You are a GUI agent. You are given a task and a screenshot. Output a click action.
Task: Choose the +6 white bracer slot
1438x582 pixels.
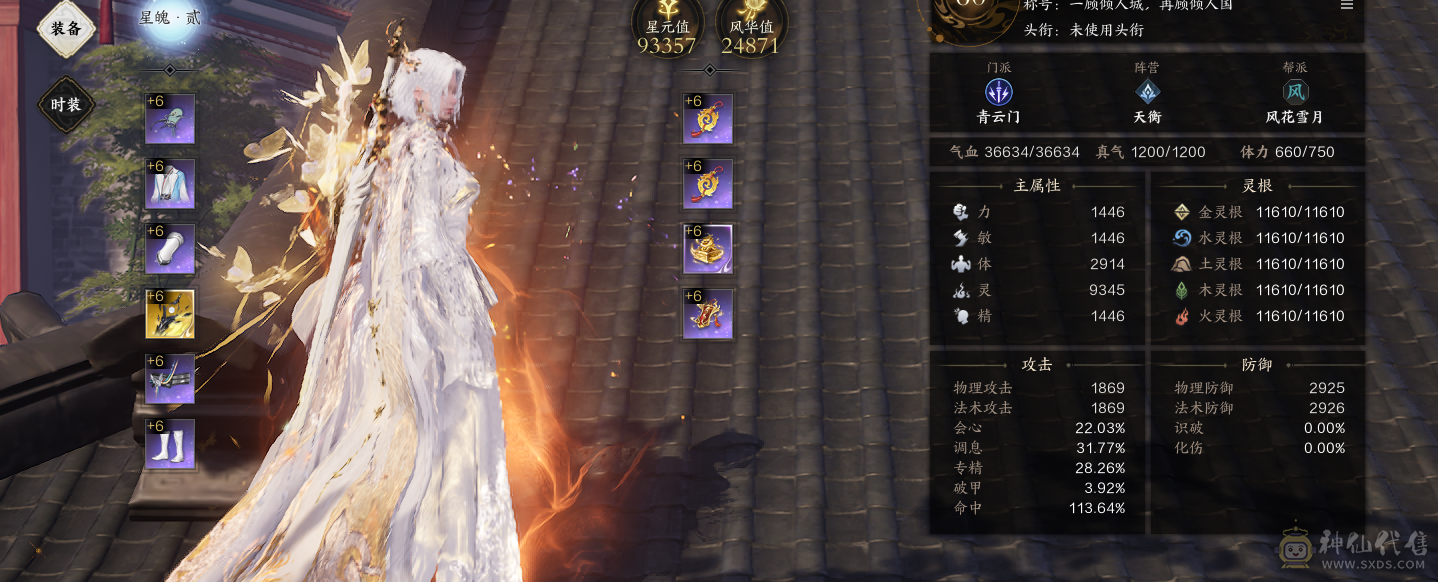click(170, 249)
